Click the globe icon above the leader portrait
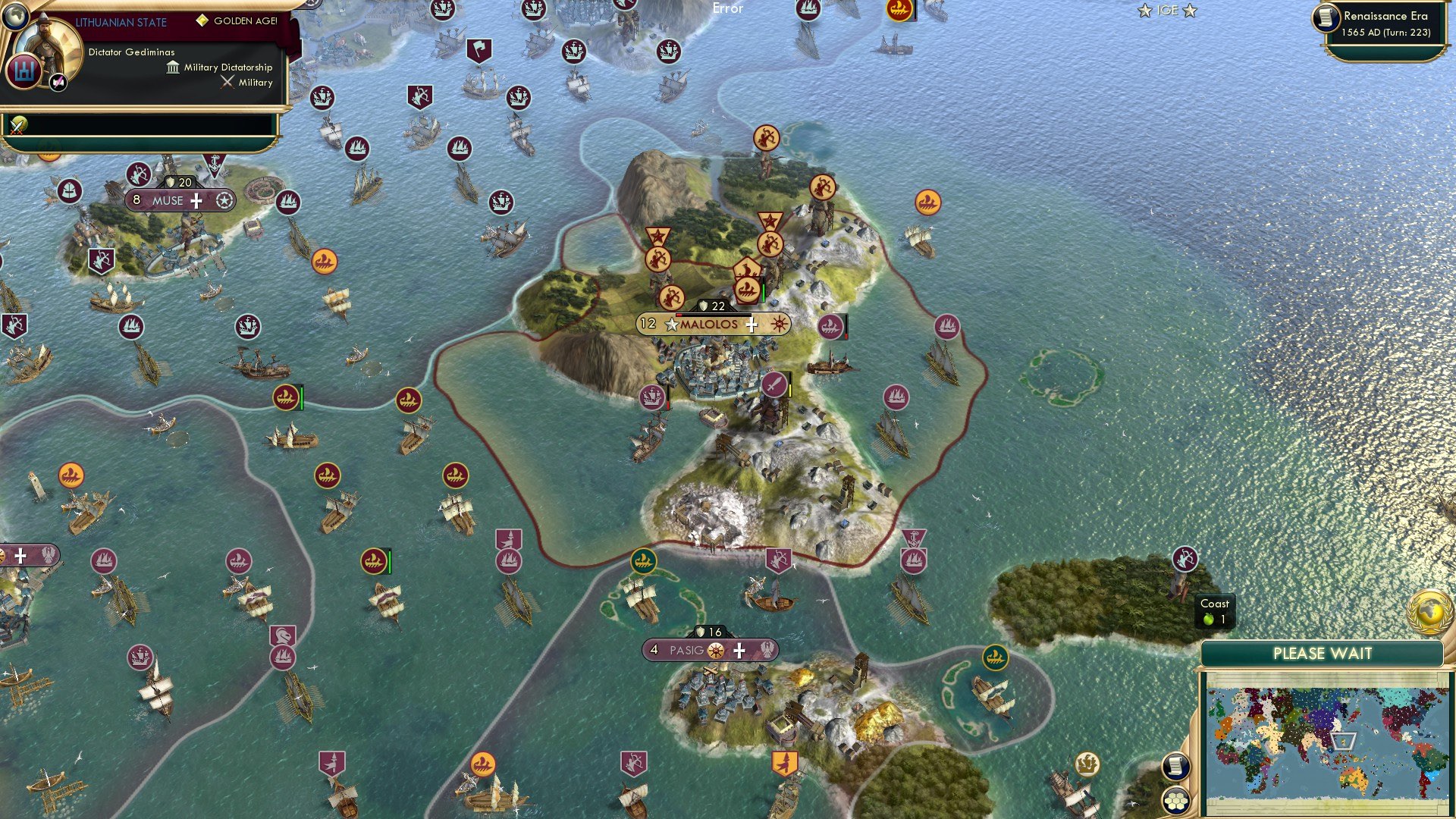The width and height of the screenshot is (1456, 819). [x=14, y=15]
